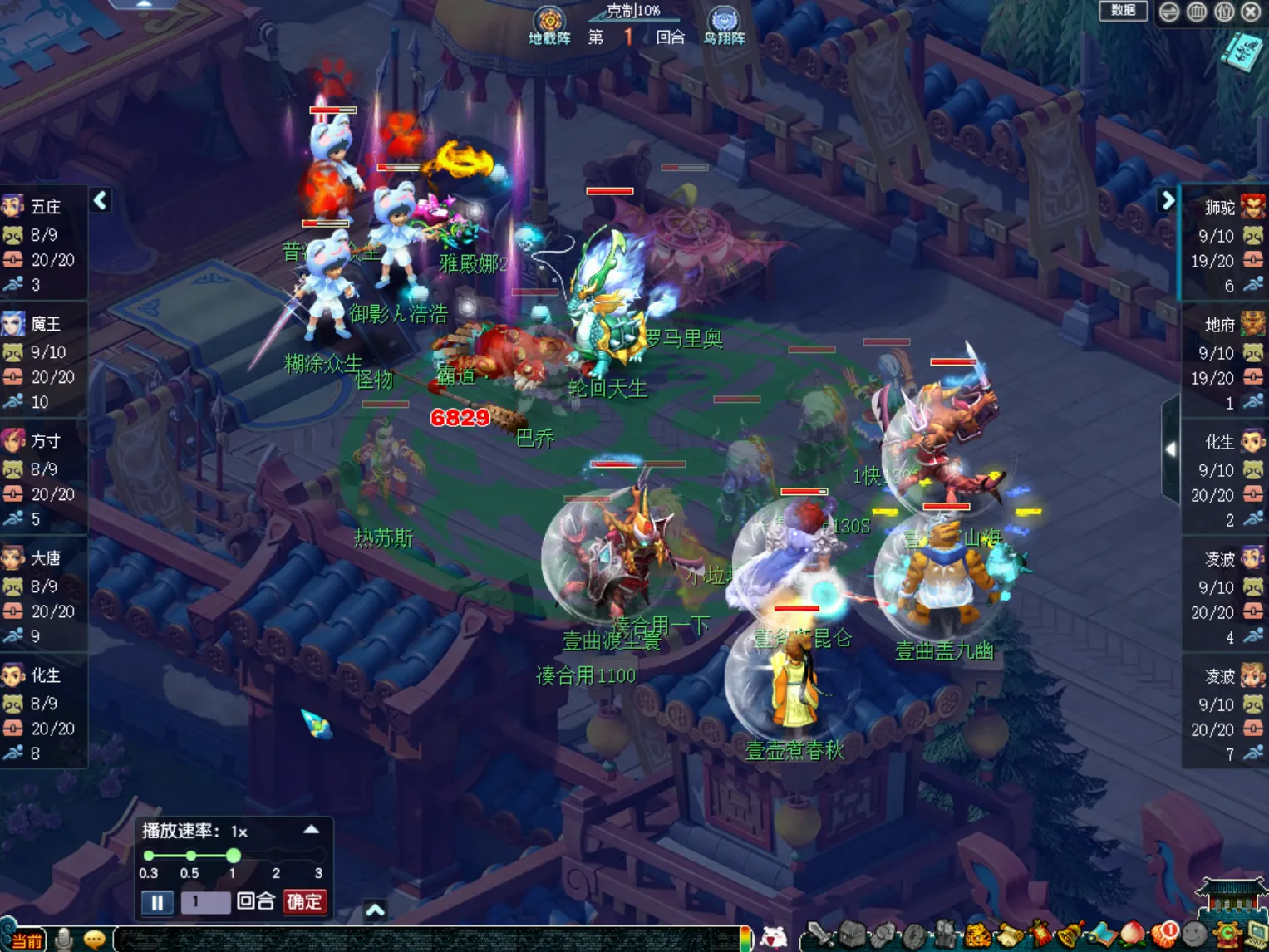Toggle the 血 health display button

point(1197,12)
